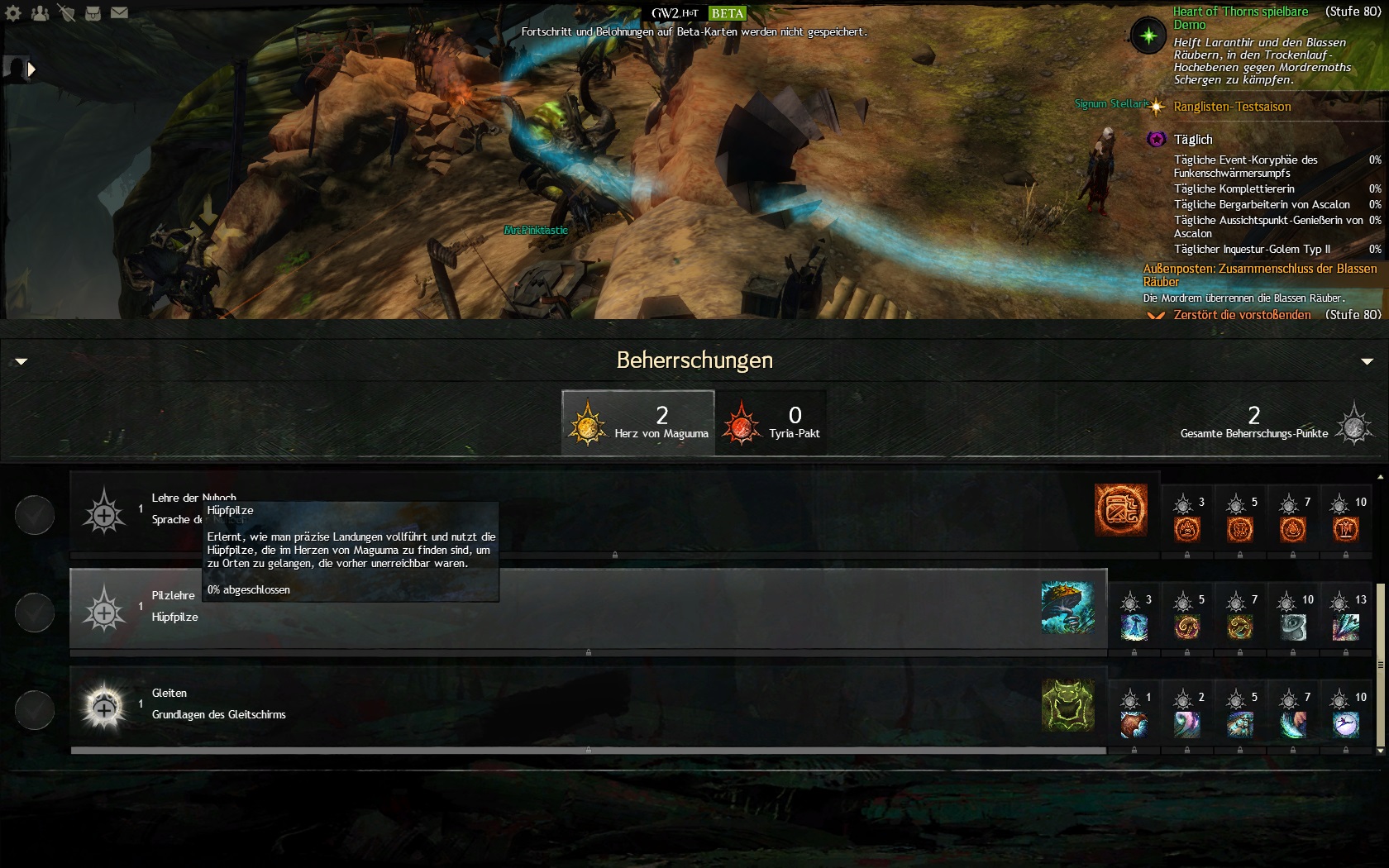Click the blue mushroom Pilzlehre icon
The width and height of the screenshot is (1389, 868).
click(1067, 608)
